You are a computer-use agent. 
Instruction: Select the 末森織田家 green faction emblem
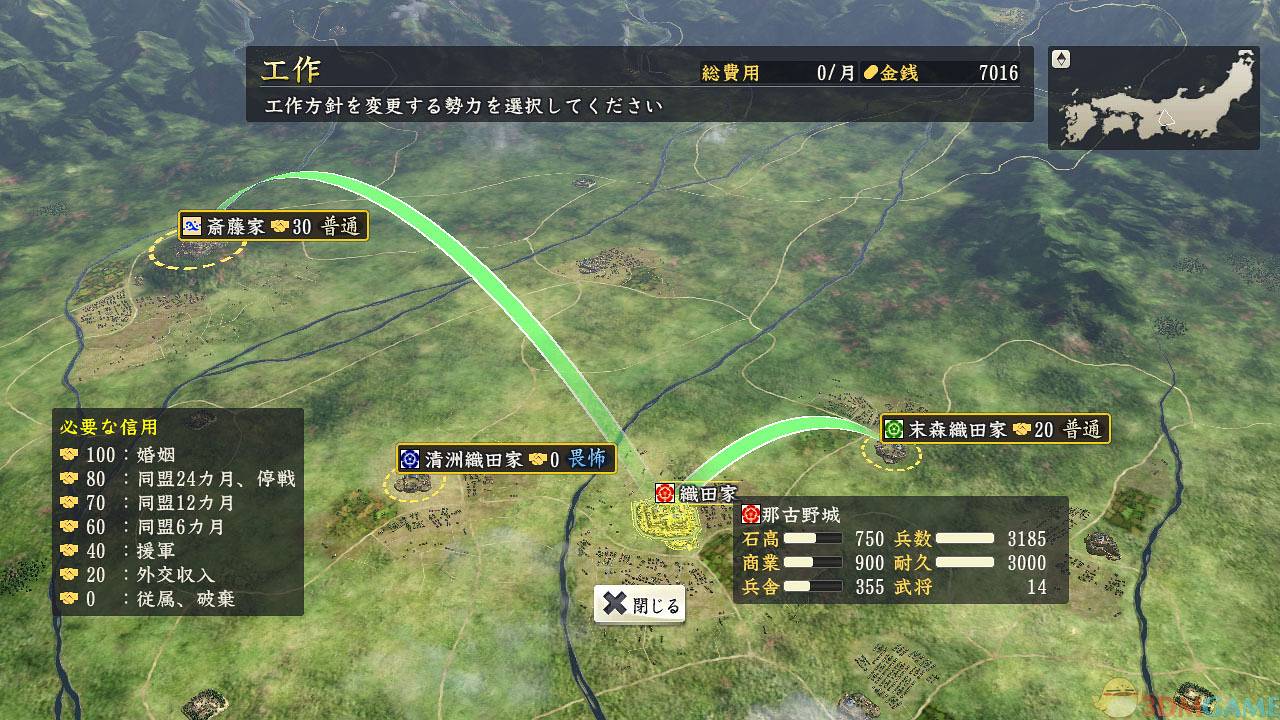(895, 430)
